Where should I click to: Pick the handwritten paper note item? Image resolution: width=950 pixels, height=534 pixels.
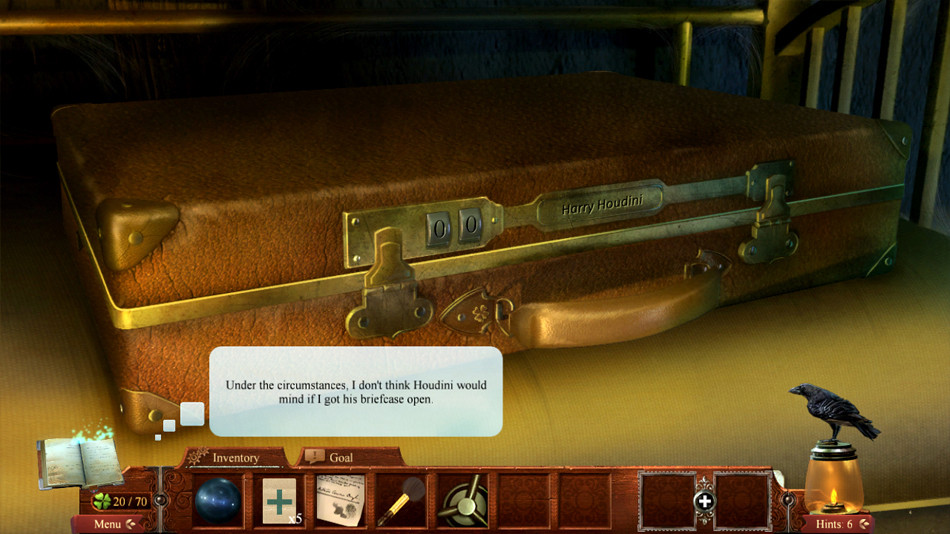pyautogui.click(x=341, y=500)
